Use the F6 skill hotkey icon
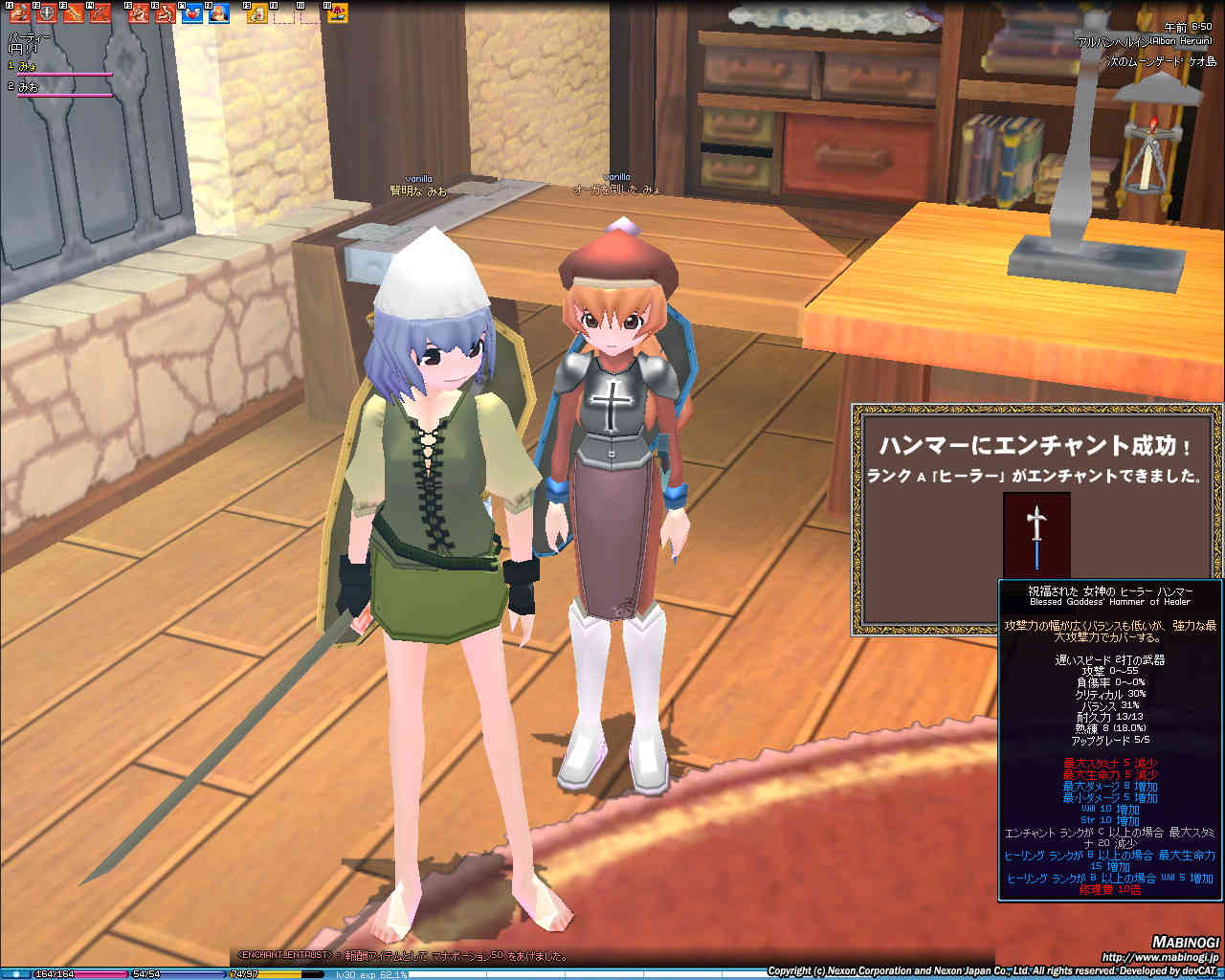Viewport: 1225px width, 980px height. coord(165,13)
